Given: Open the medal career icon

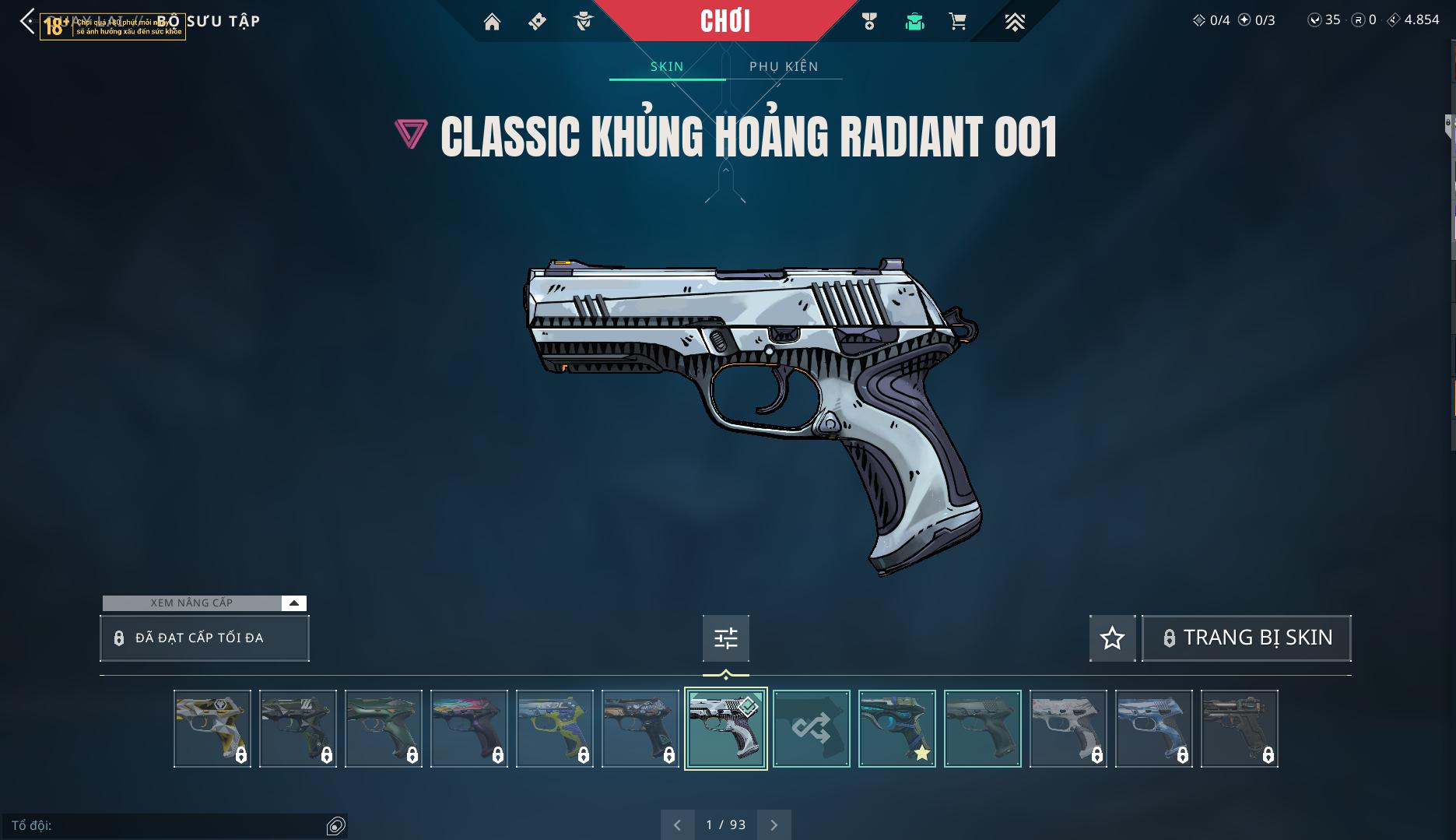Looking at the screenshot, I should pyautogui.click(x=869, y=22).
